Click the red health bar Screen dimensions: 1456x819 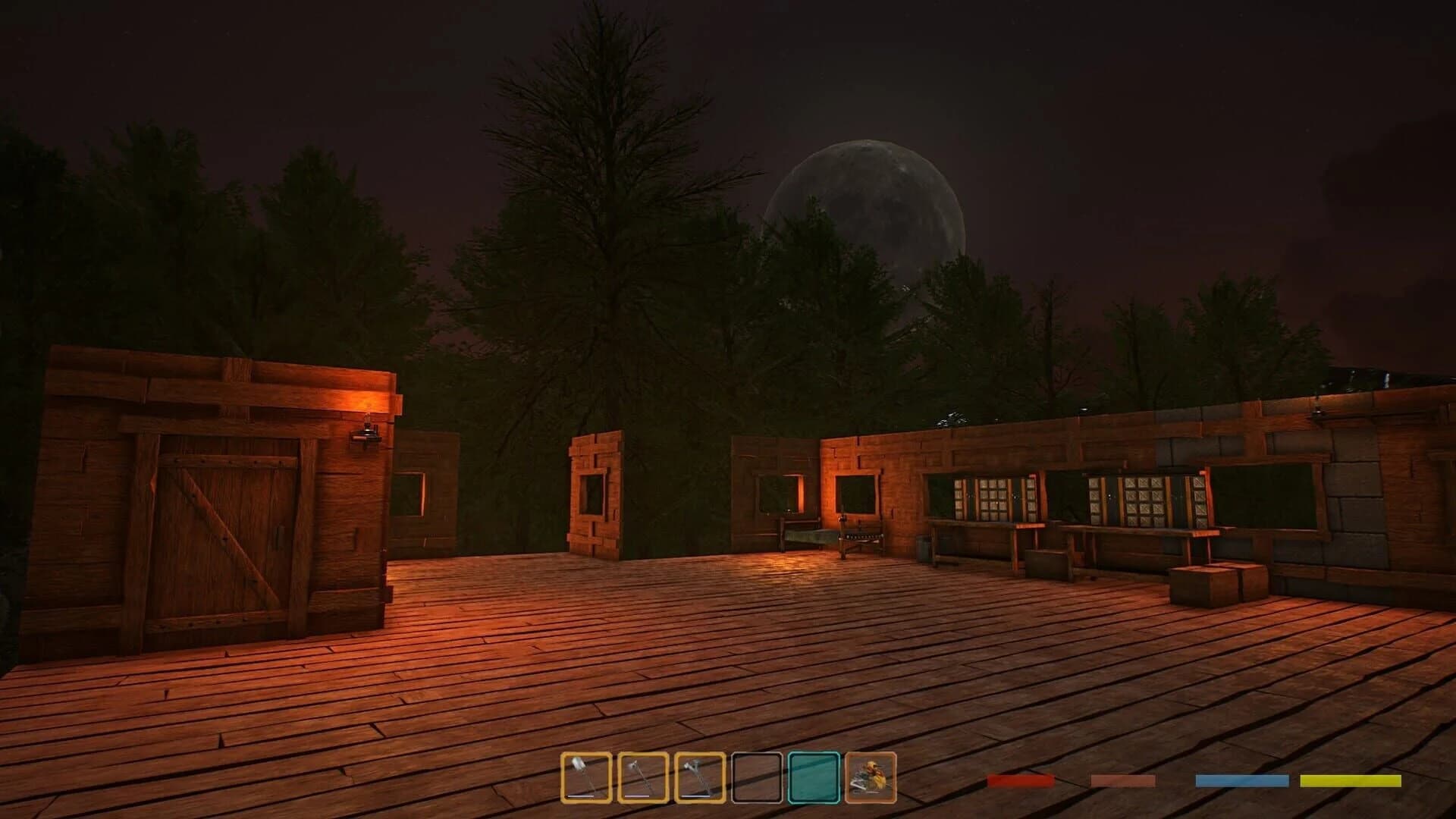pyautogui.click(x=1021, y=780)
